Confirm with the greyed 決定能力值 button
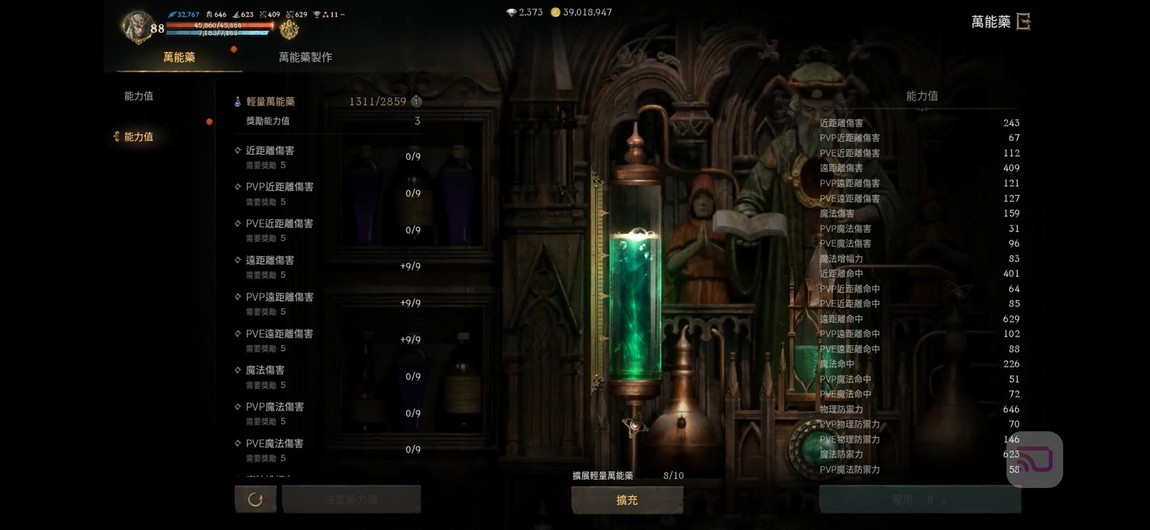The height and width of the screenshot is (530, 1150). point(351,499)
